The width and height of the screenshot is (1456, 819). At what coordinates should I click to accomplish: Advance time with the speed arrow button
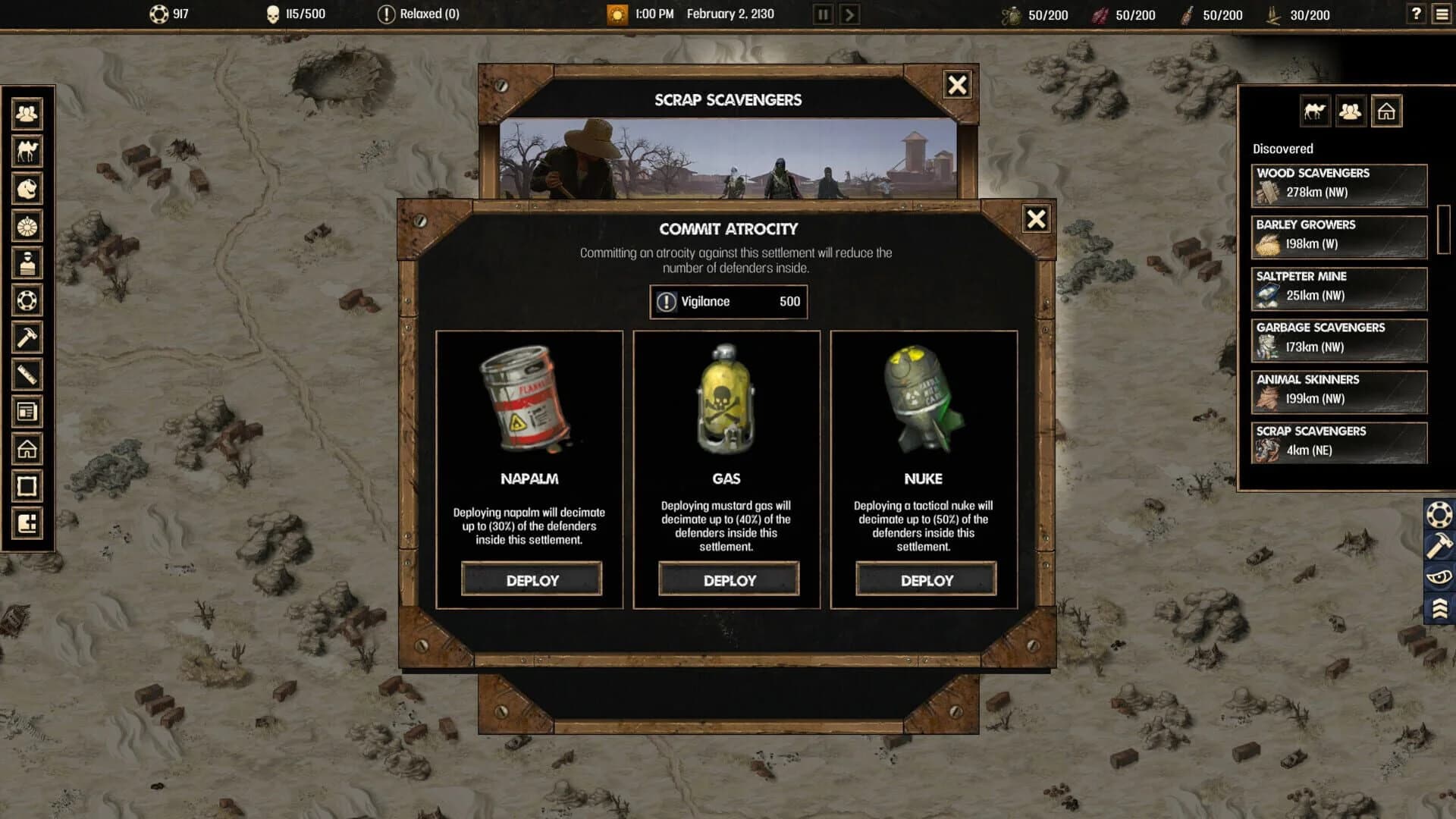848,13
